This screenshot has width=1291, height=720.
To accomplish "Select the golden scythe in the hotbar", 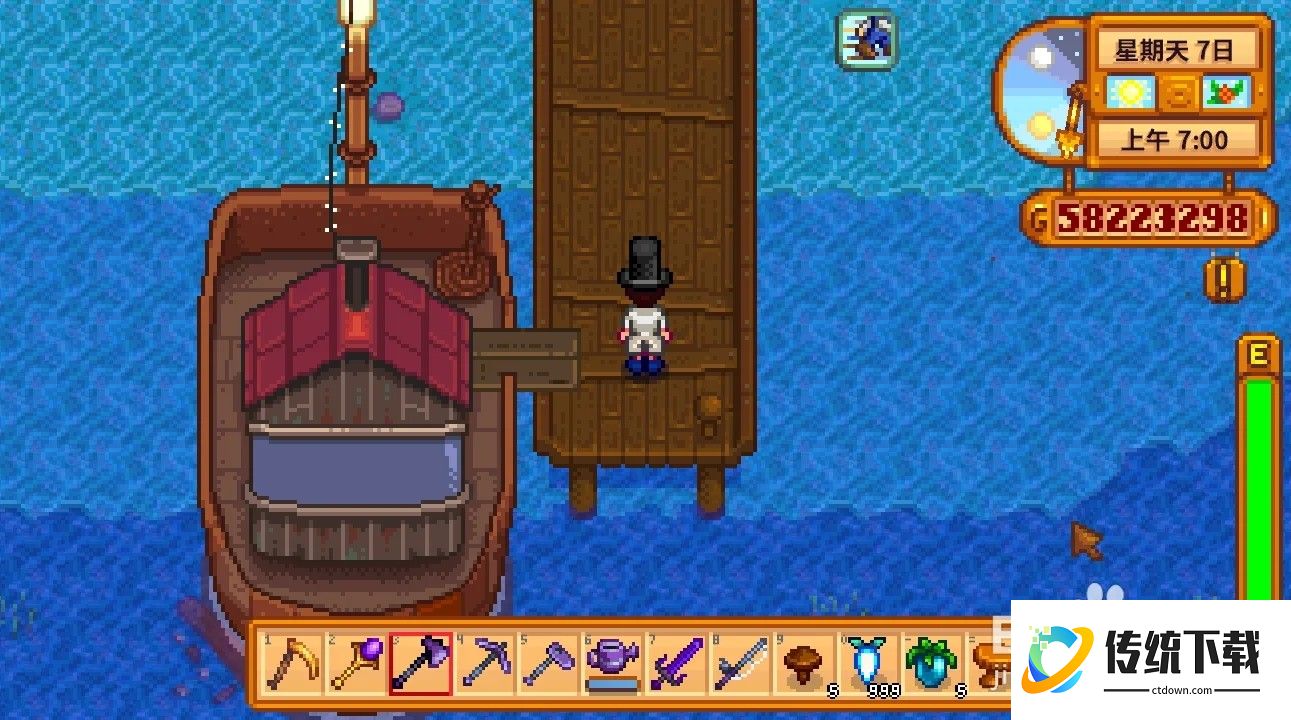I will (x=292, y=661).
